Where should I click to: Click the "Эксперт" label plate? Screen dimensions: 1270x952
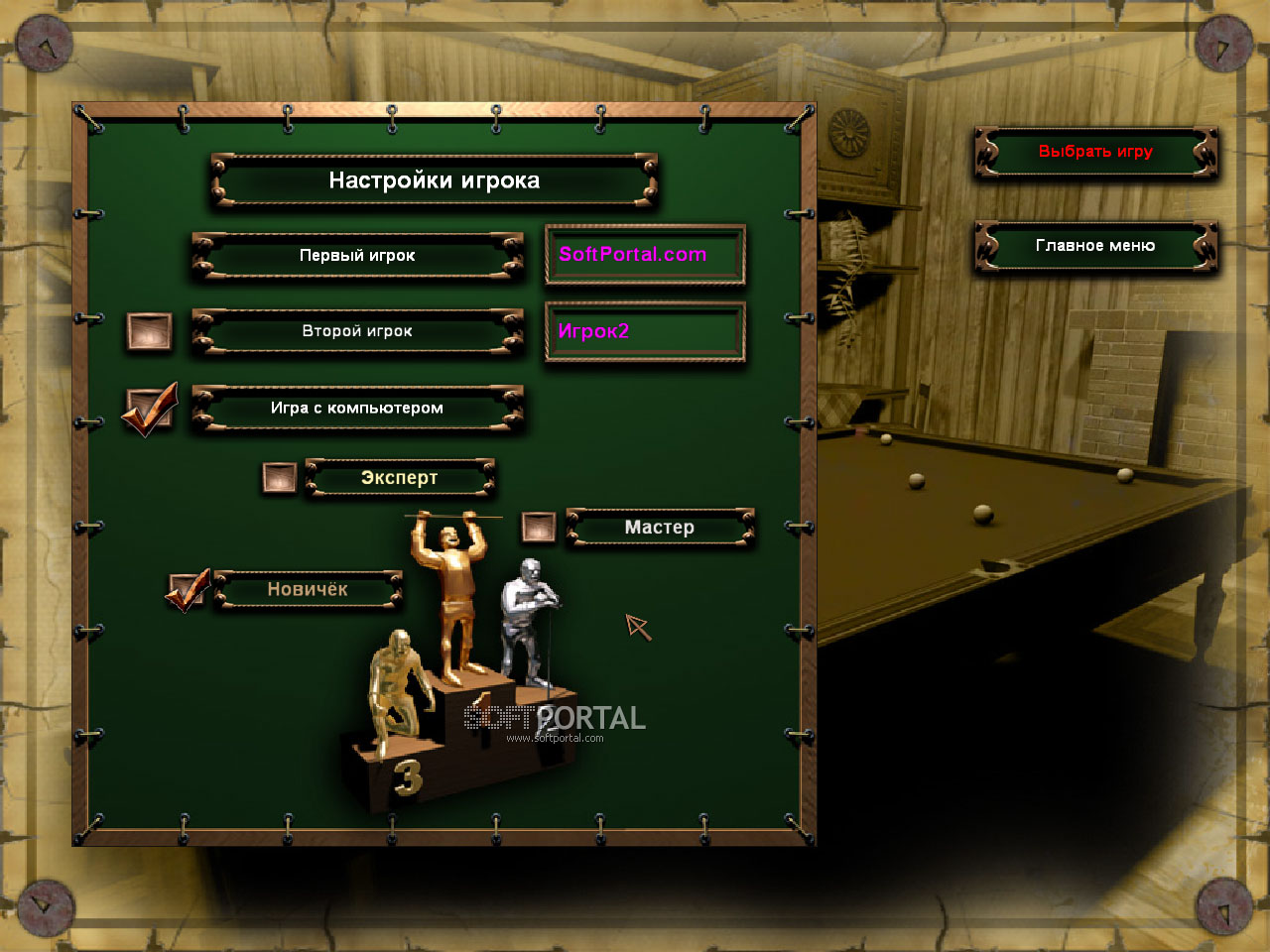pos(400,478)
